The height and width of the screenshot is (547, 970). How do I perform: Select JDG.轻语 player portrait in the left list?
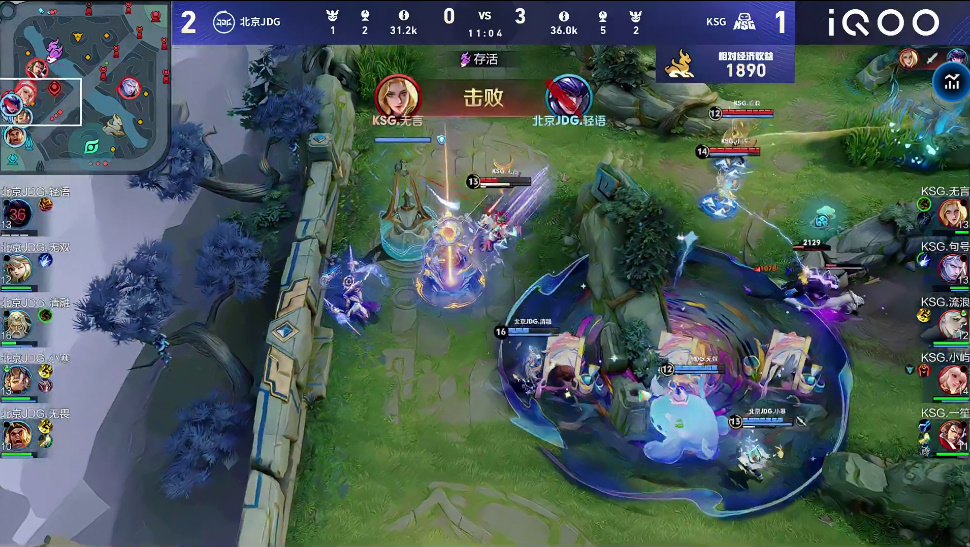click(x=18, y=213)
